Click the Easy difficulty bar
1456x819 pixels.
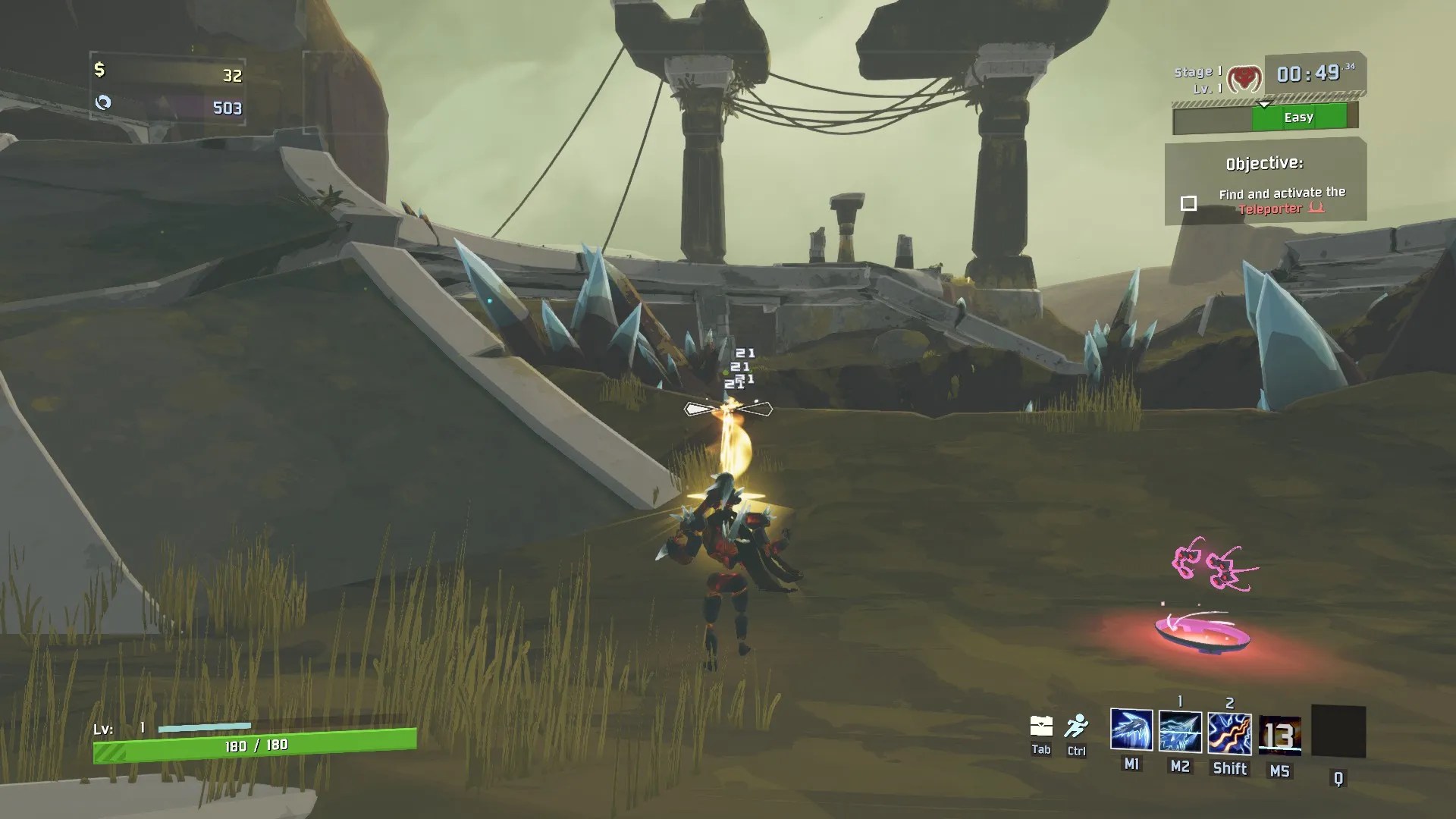tap(1298, 118)
